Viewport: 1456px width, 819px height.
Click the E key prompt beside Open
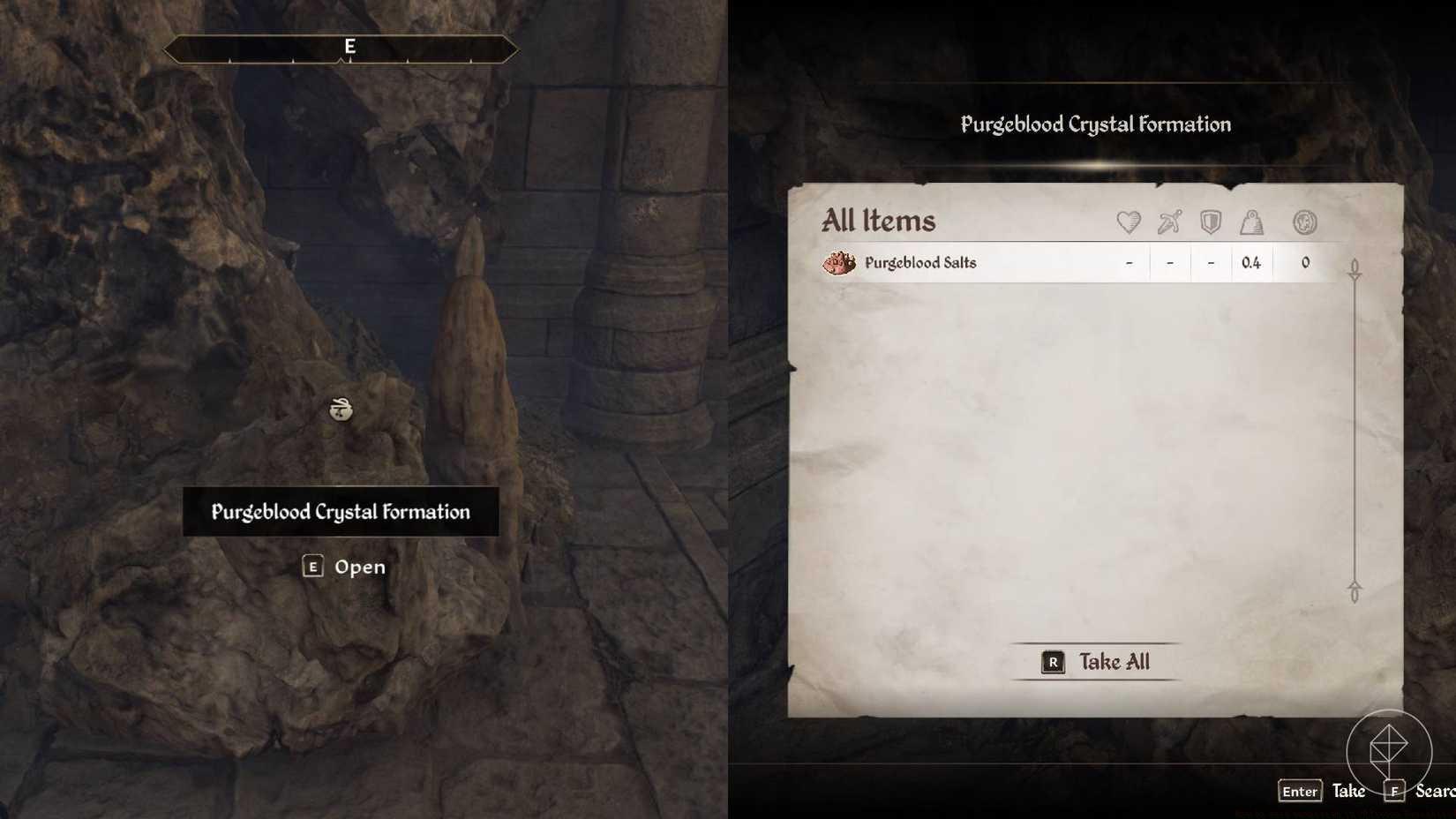pyautogui.click(x=313, y=567)
